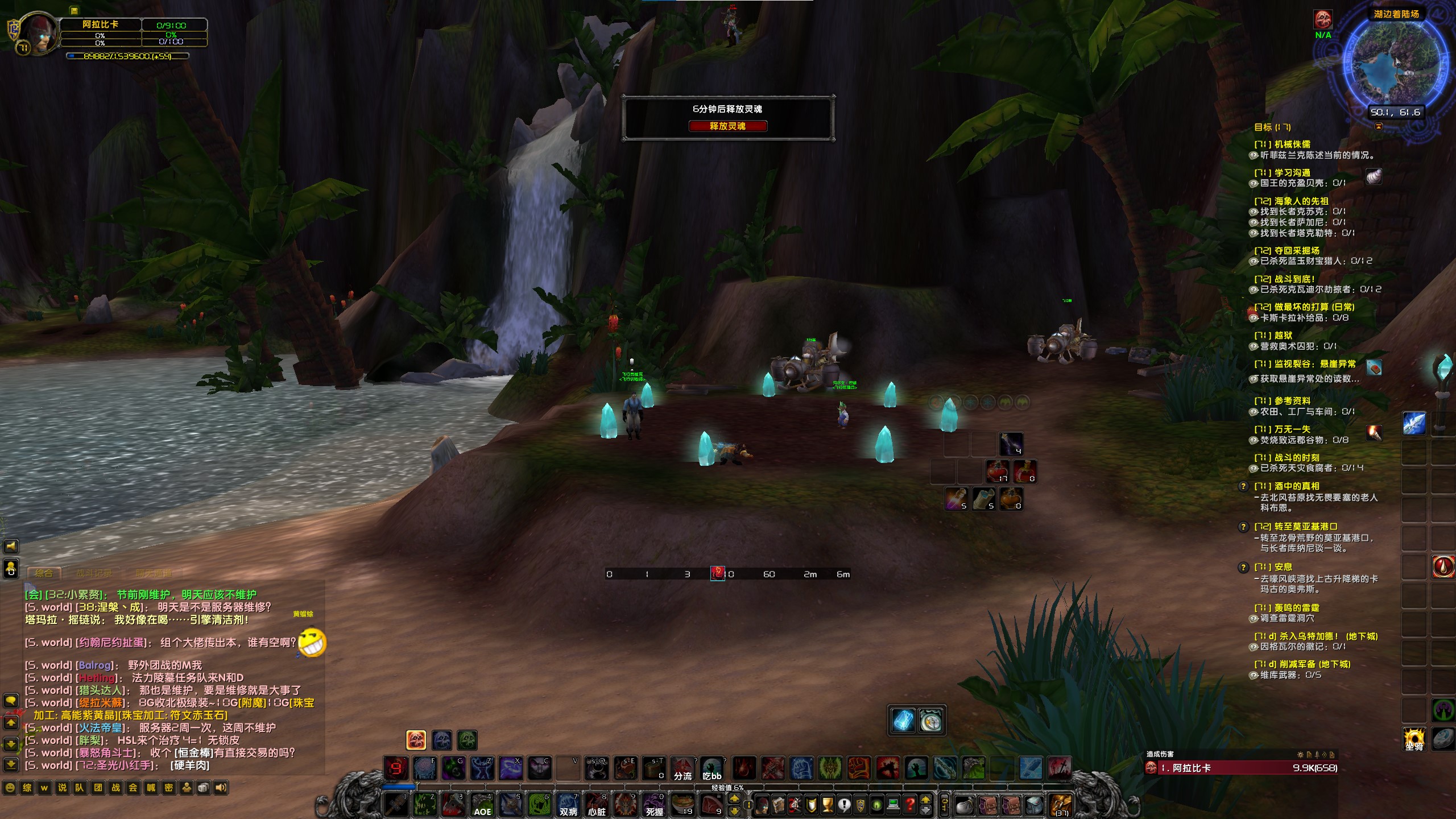Viewport: 1456px width, 819px height.
Task: Open the main backpack bag slot
Action: click(x=1061, y=805)
